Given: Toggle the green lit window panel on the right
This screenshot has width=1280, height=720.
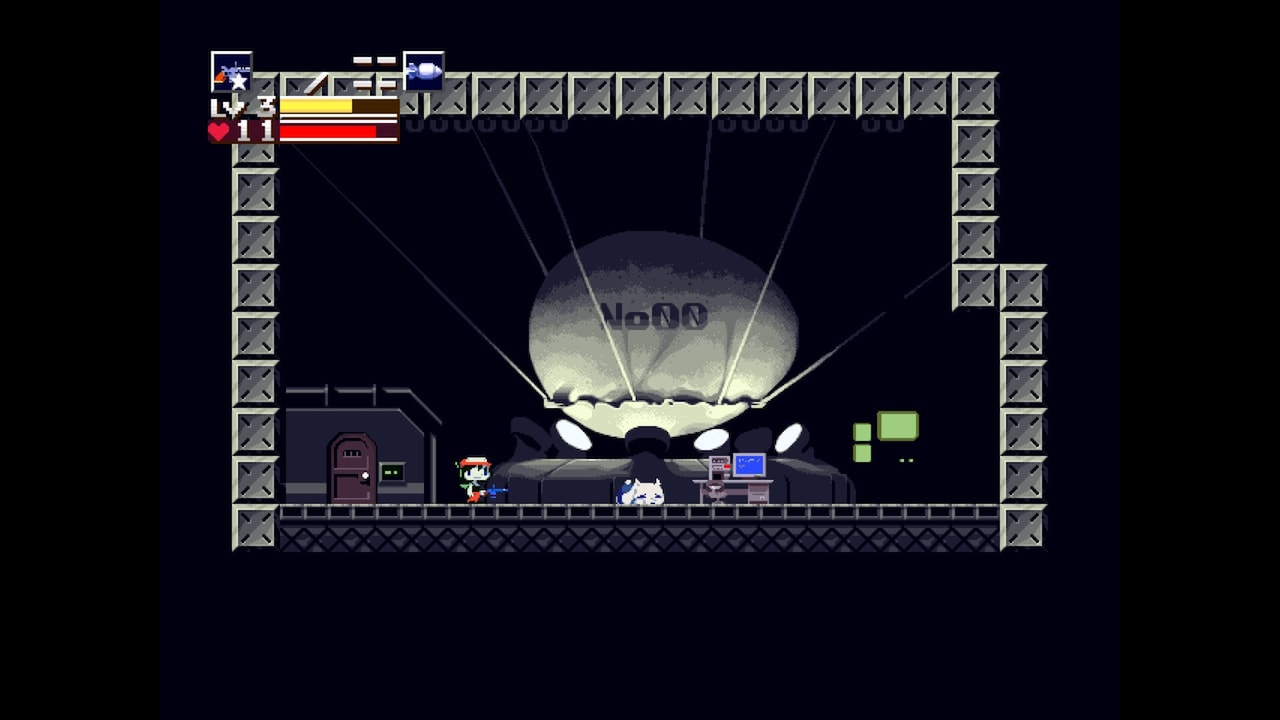Looking at the screenshot, I should coord(898,426).
